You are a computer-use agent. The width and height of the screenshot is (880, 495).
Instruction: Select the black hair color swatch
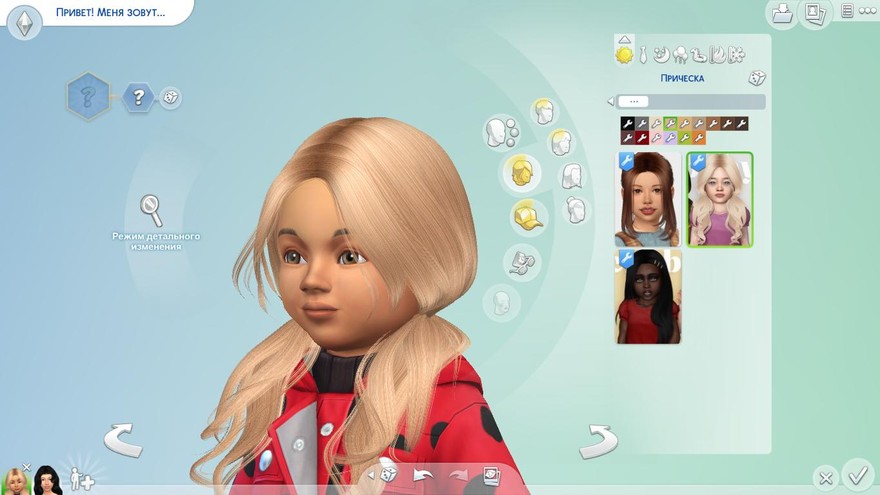627,124
